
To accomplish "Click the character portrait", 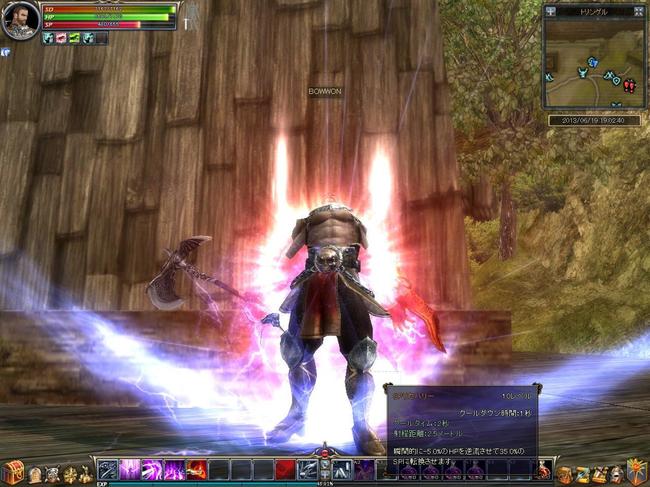I will pyautogui.click(x=20, y=20).
